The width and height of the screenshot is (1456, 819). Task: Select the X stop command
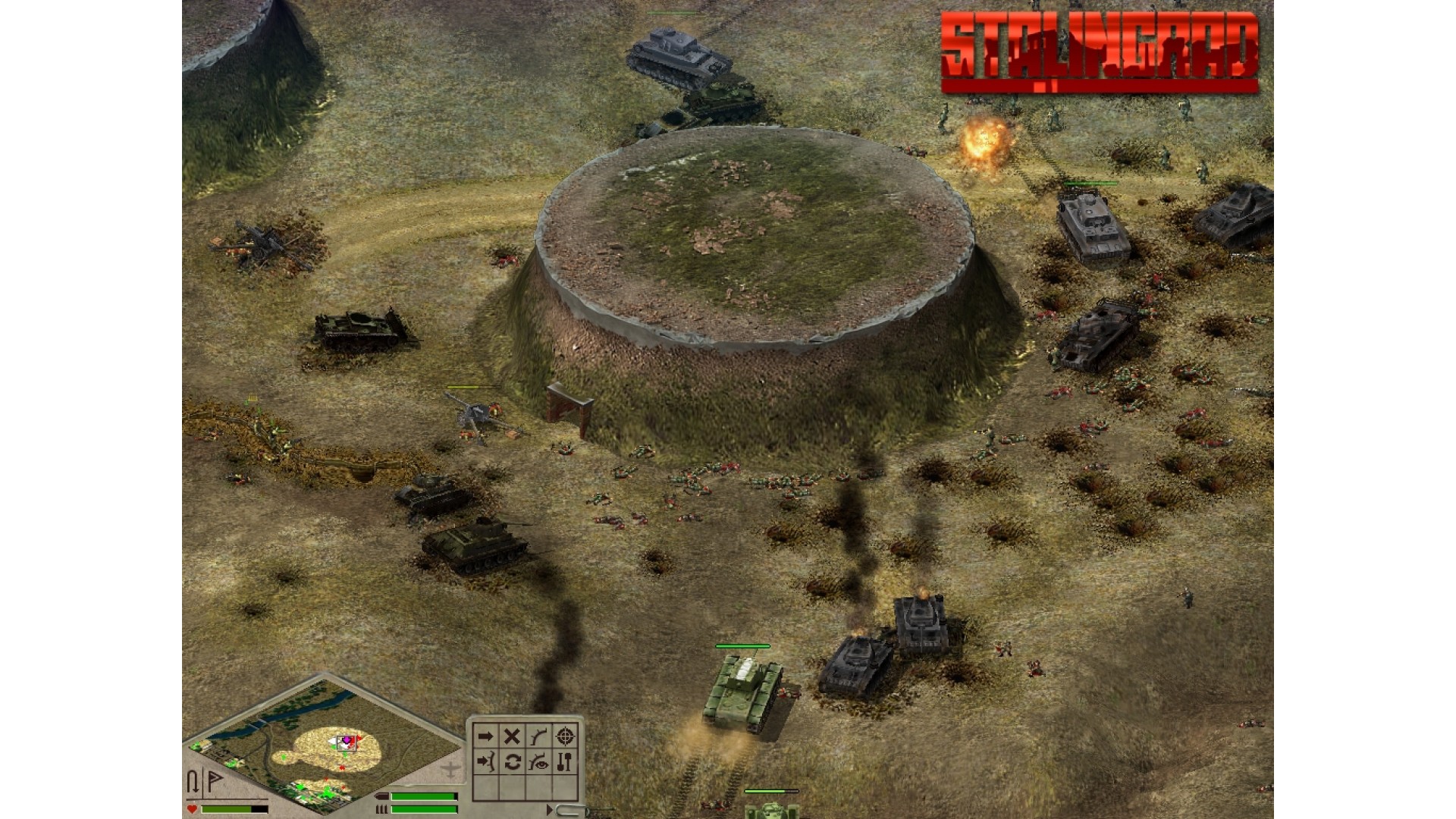click(512, 736)
